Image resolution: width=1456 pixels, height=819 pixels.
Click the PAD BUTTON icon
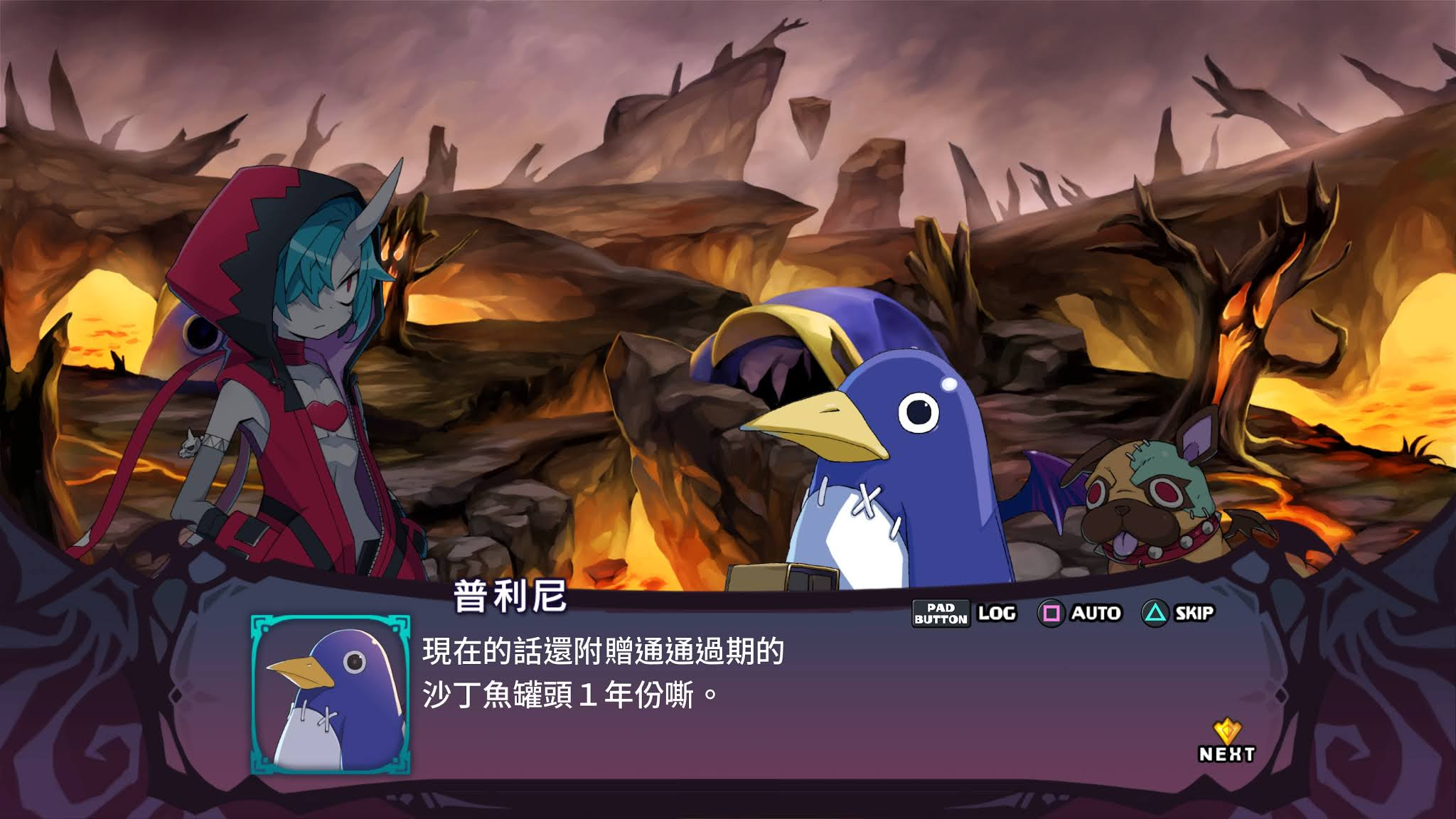pos(940,614)
